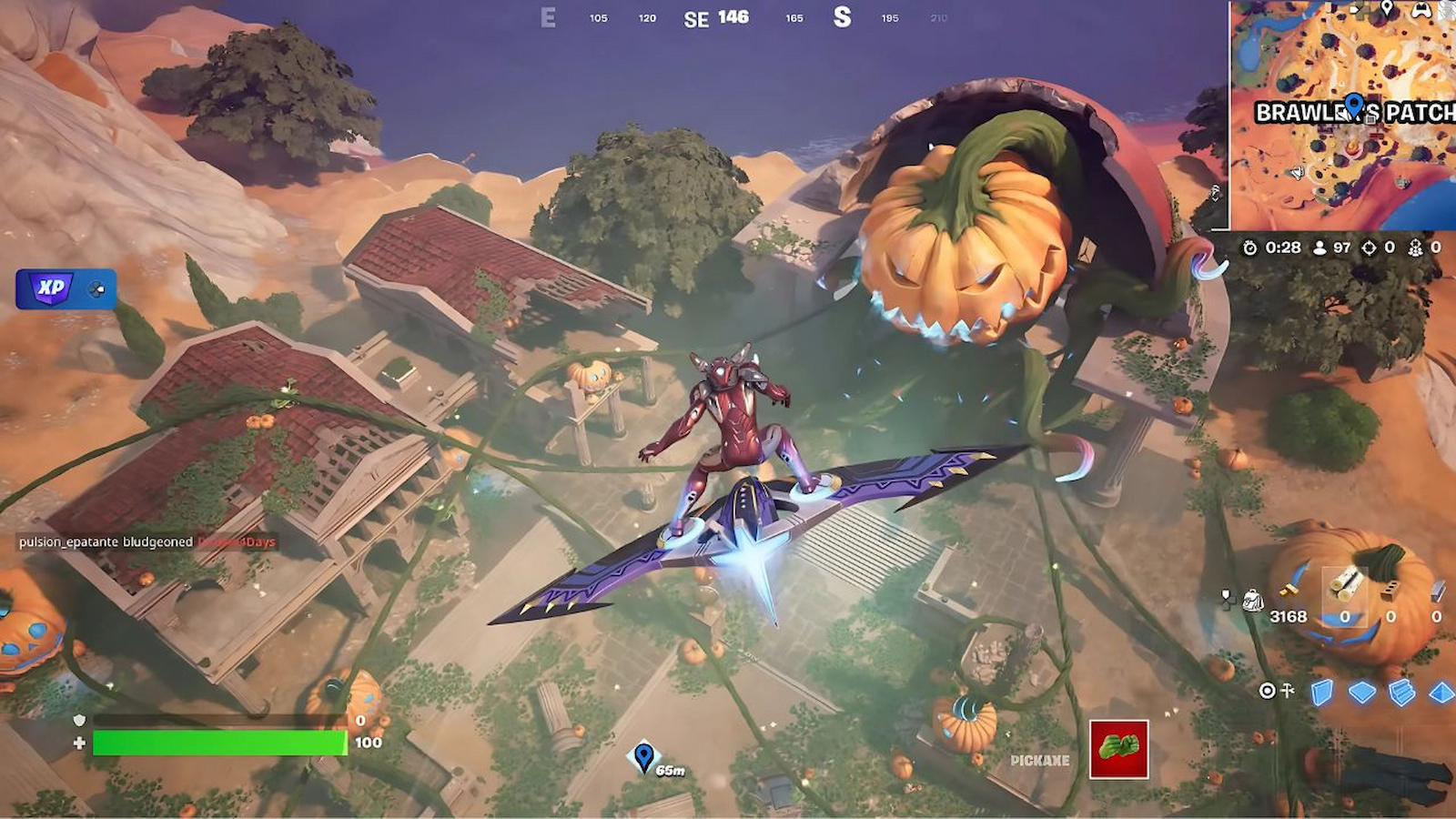Select the stairs build piece icon
The width and height of the screenshot is (1456, 819).
[1400, 692]
